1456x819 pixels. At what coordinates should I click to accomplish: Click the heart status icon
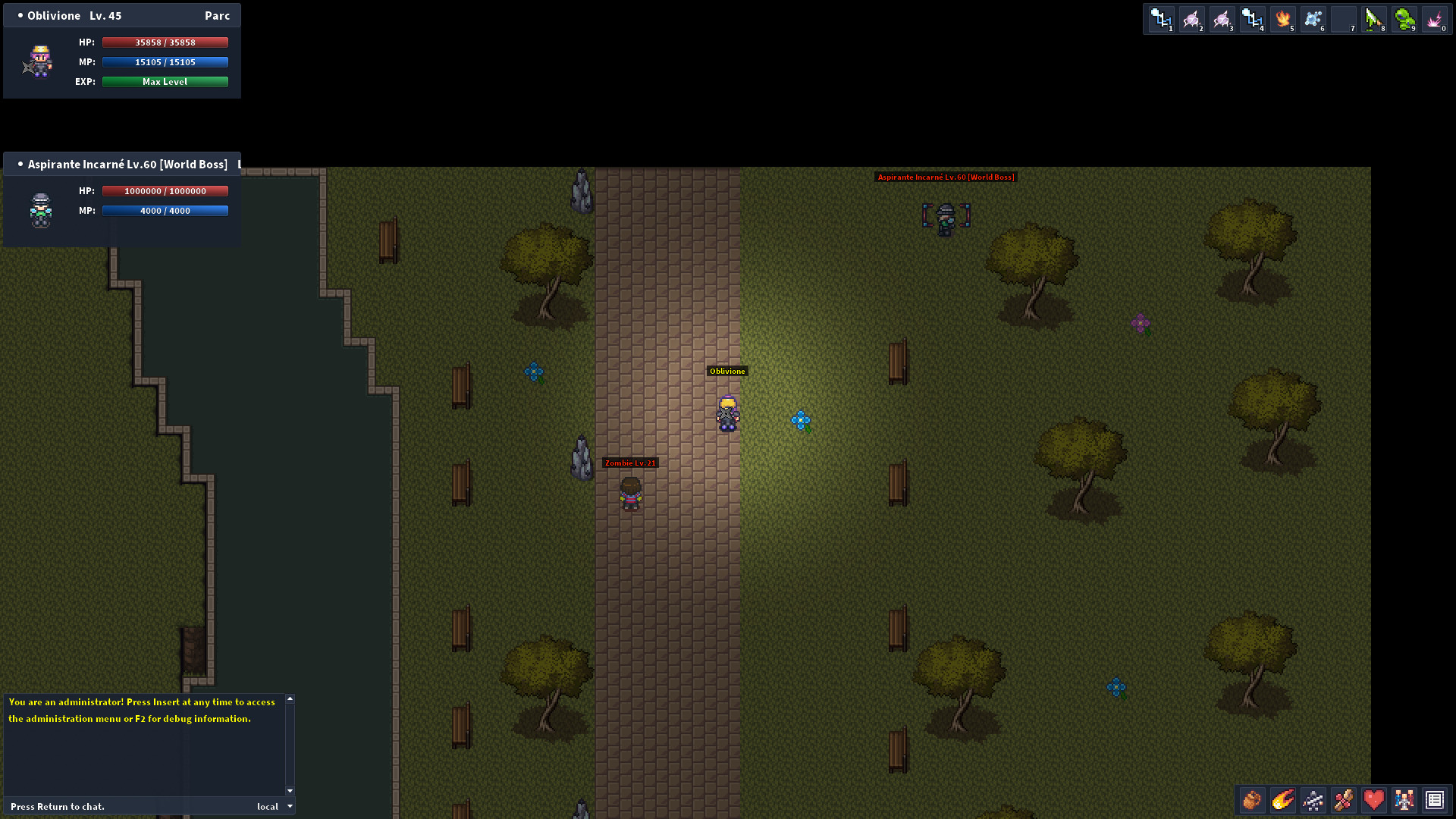click(x=1373, y=800)
